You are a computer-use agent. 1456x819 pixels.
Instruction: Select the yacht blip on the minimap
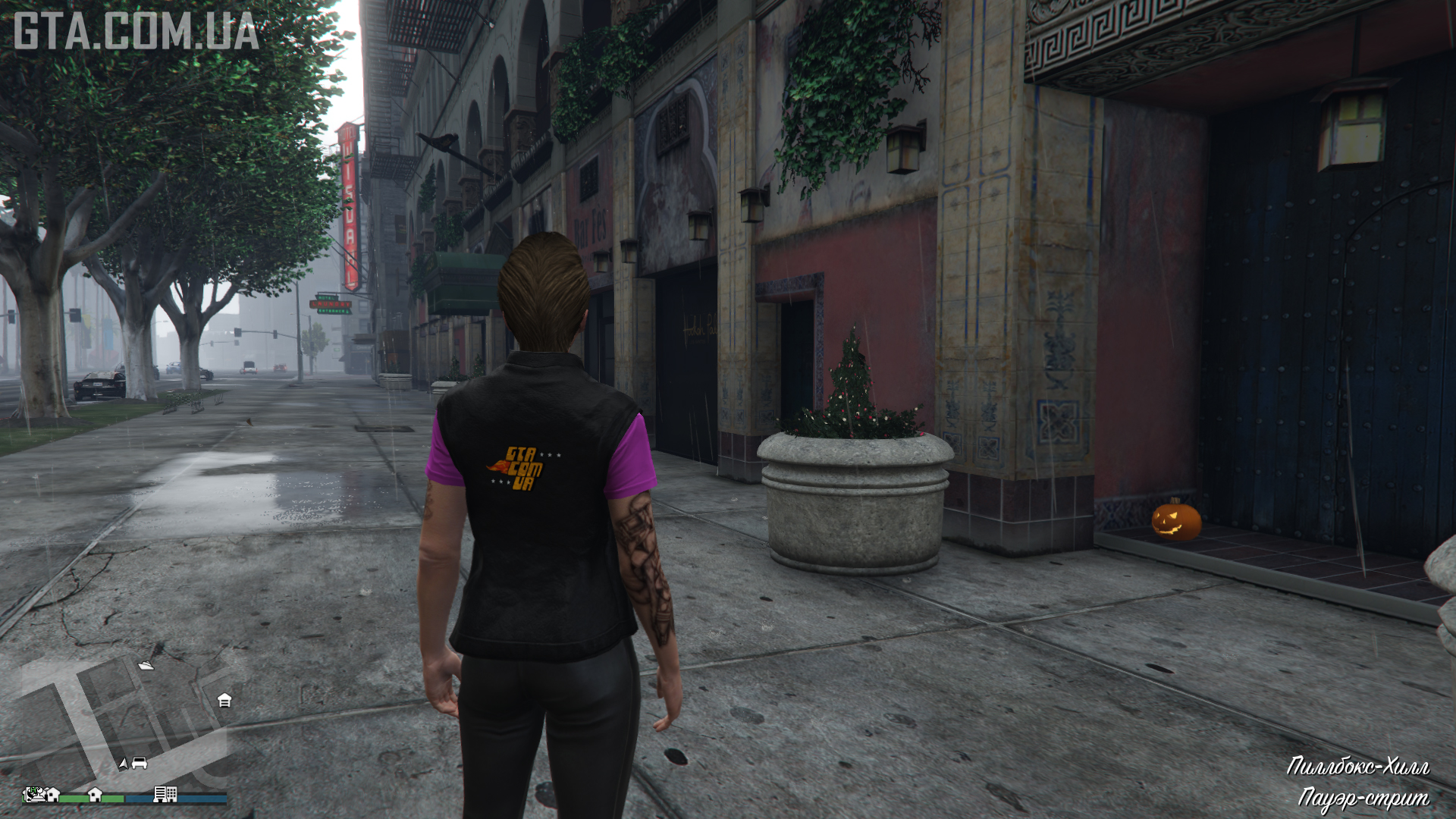(146, 665)
